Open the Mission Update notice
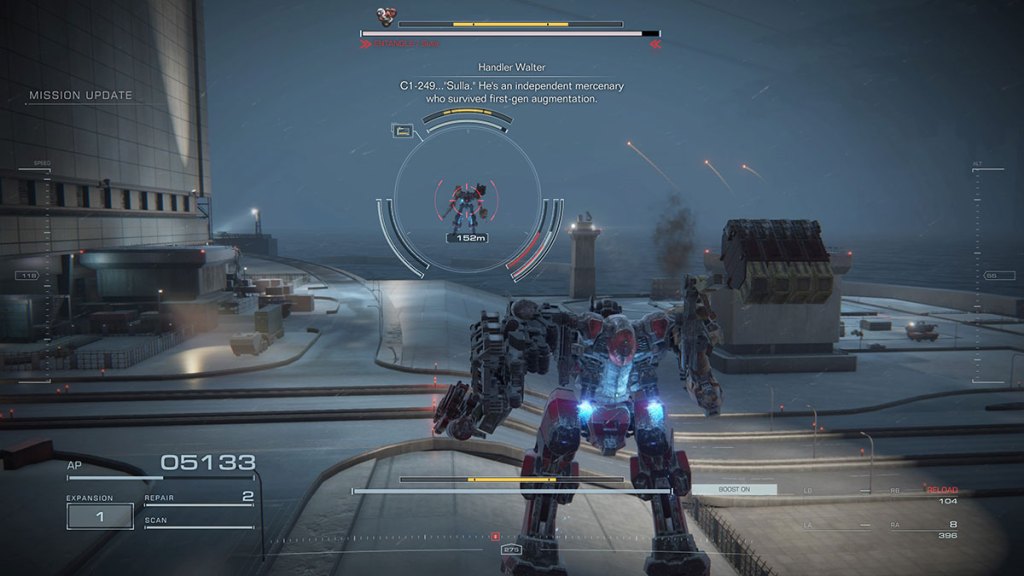The image size is (1024, 576). [81, 96]
